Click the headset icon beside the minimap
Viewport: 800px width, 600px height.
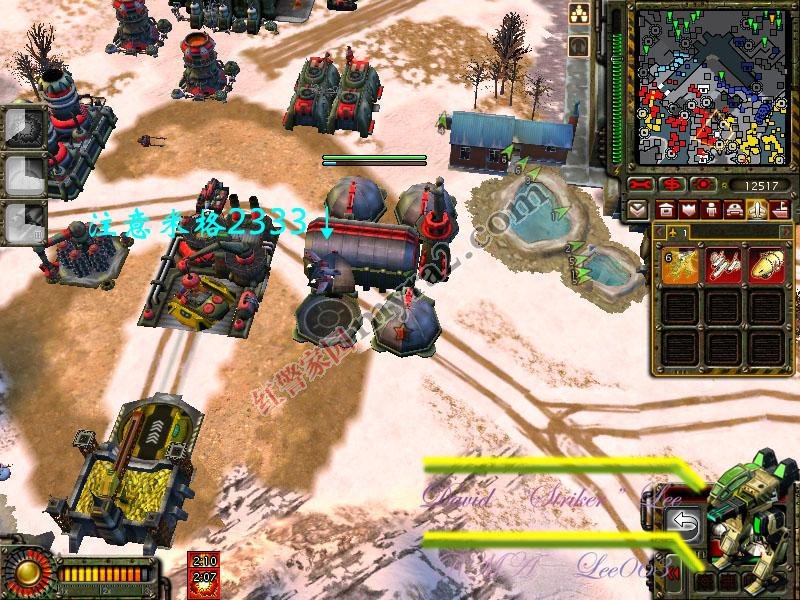click(x=578, y=45)
